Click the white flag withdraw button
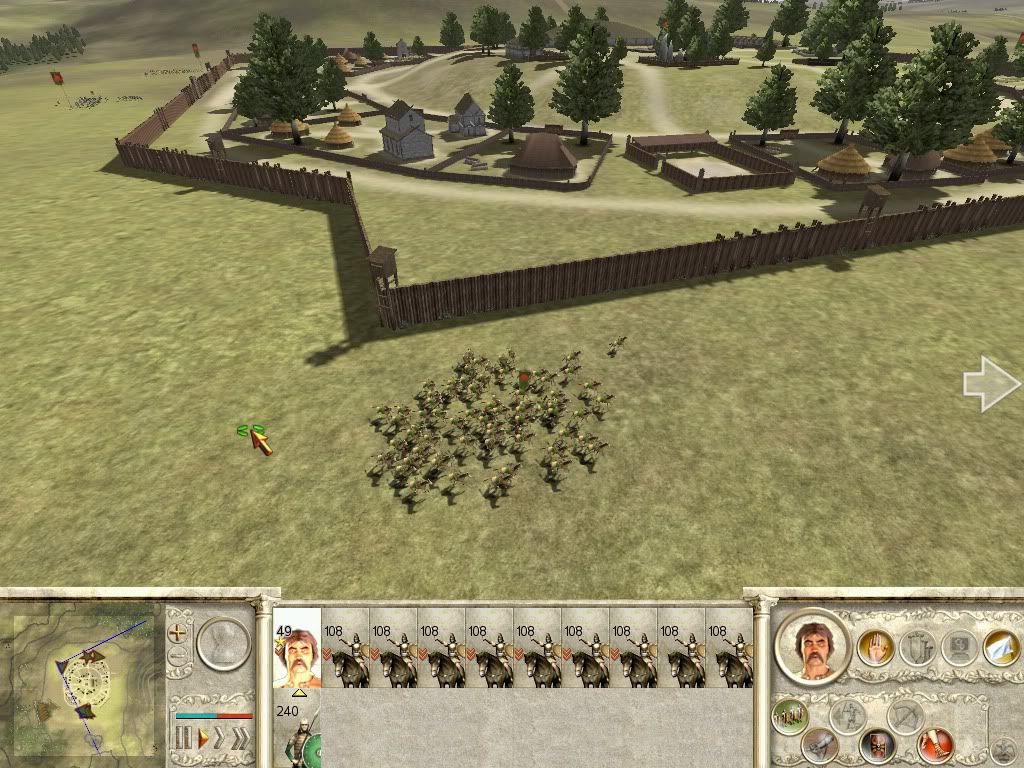Image resolution: width=1024 pixels, height=768 pixels. tap(1001, 648)
